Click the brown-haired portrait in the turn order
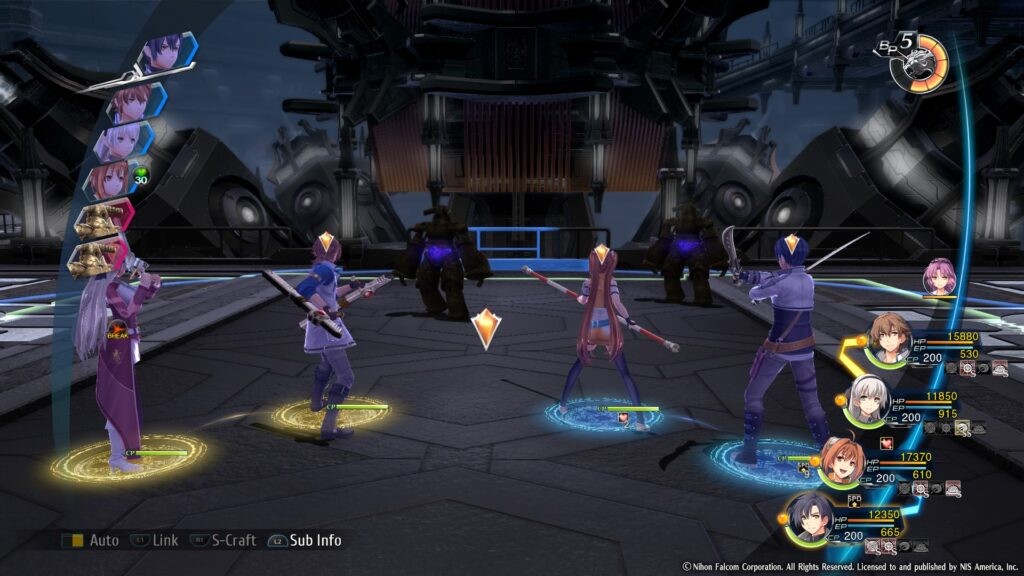The height and width of the screenshot is (576, 1024). point(132,100)
